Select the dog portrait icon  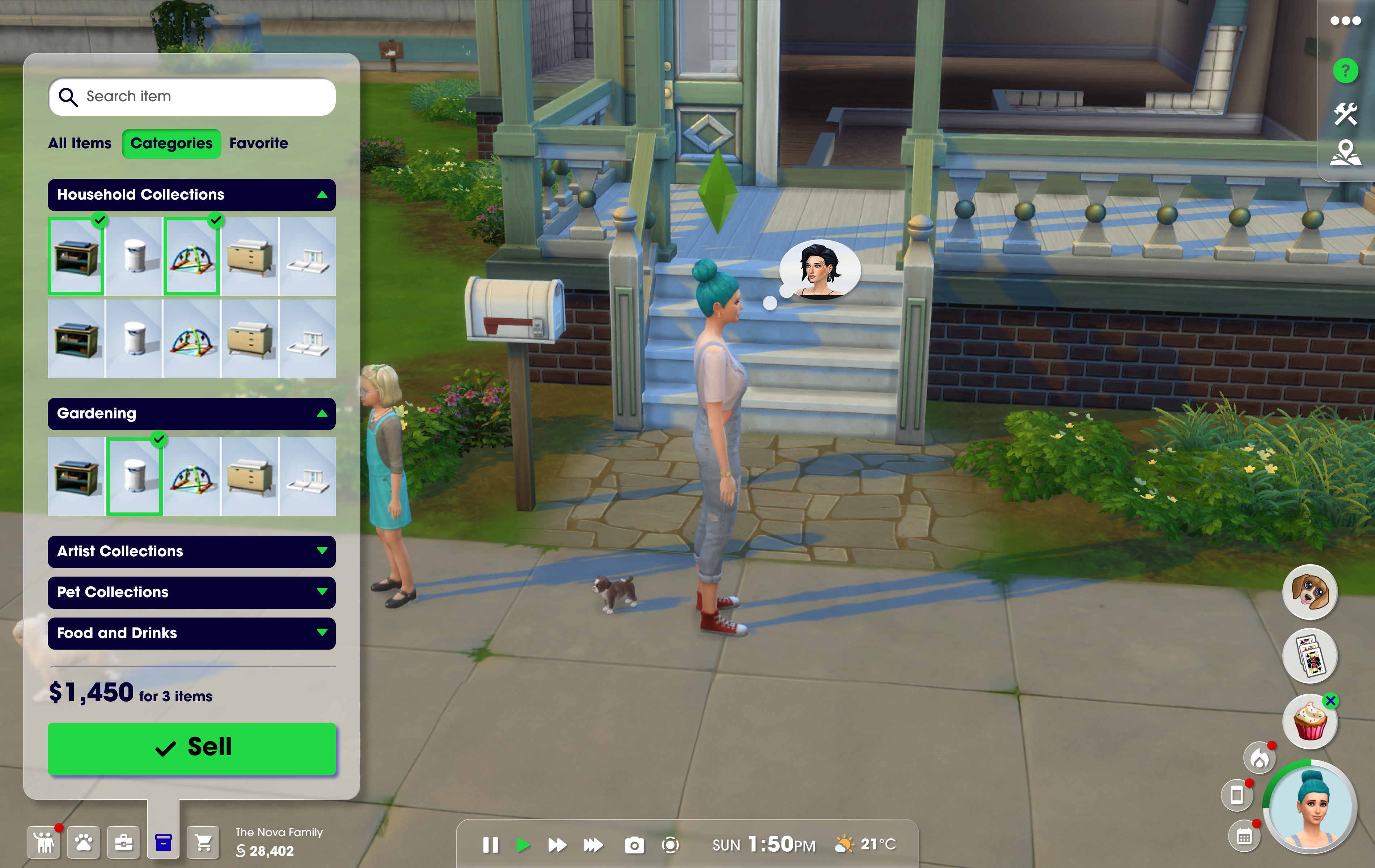point(1310,592)
